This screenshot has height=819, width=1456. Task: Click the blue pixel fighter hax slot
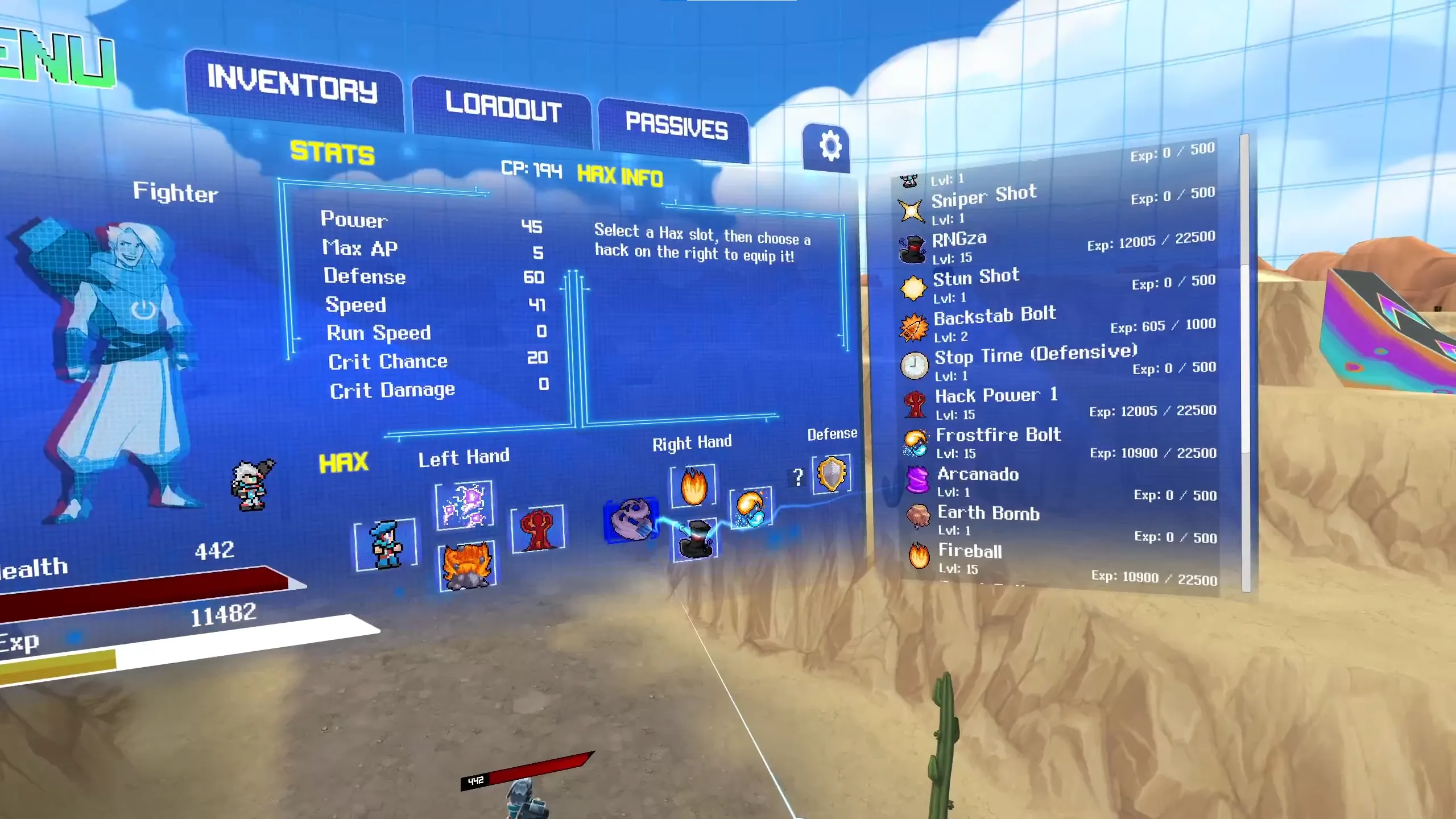(386, 545)
